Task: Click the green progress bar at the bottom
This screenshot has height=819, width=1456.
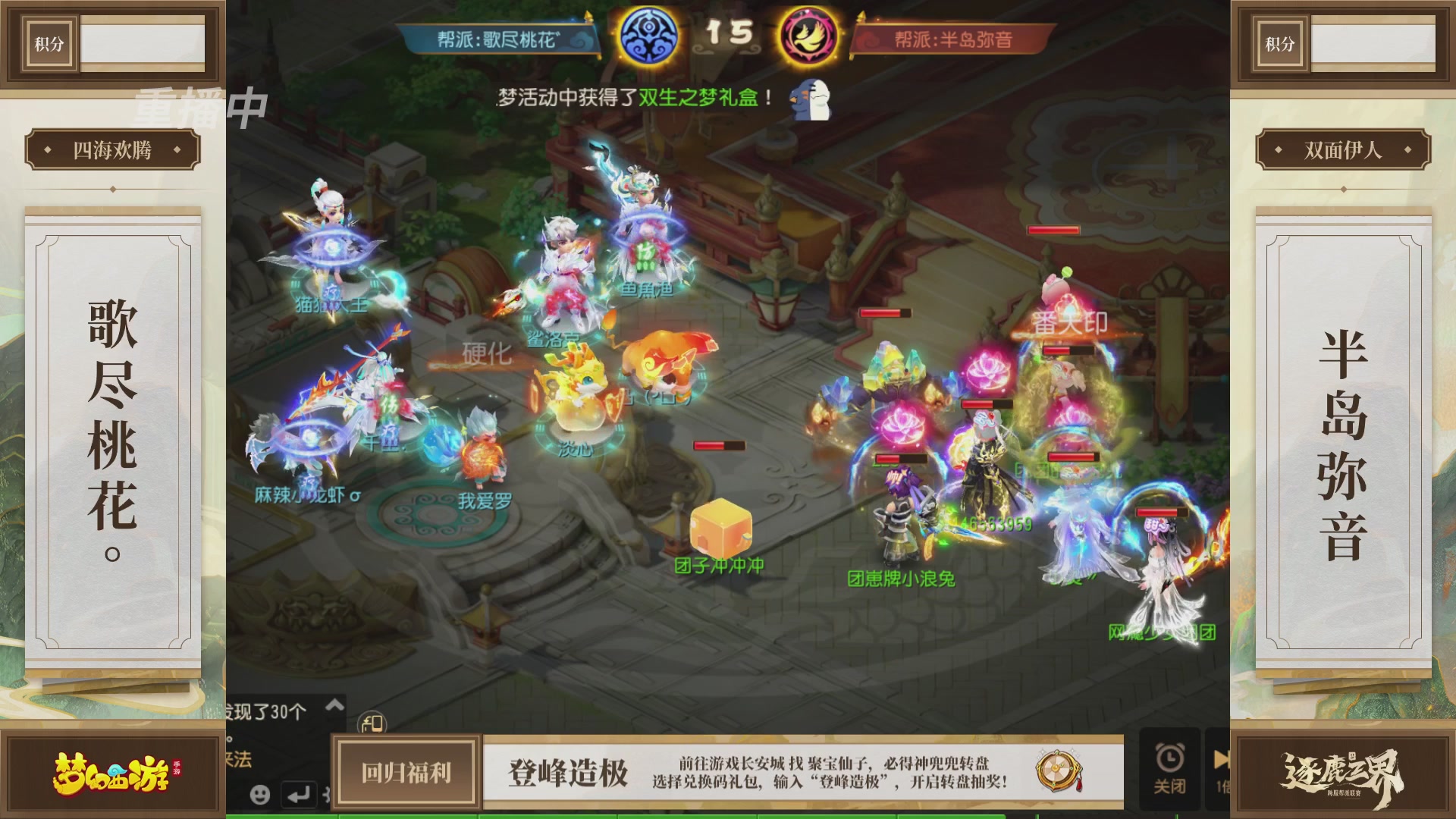Action: (x=728, y=816)
